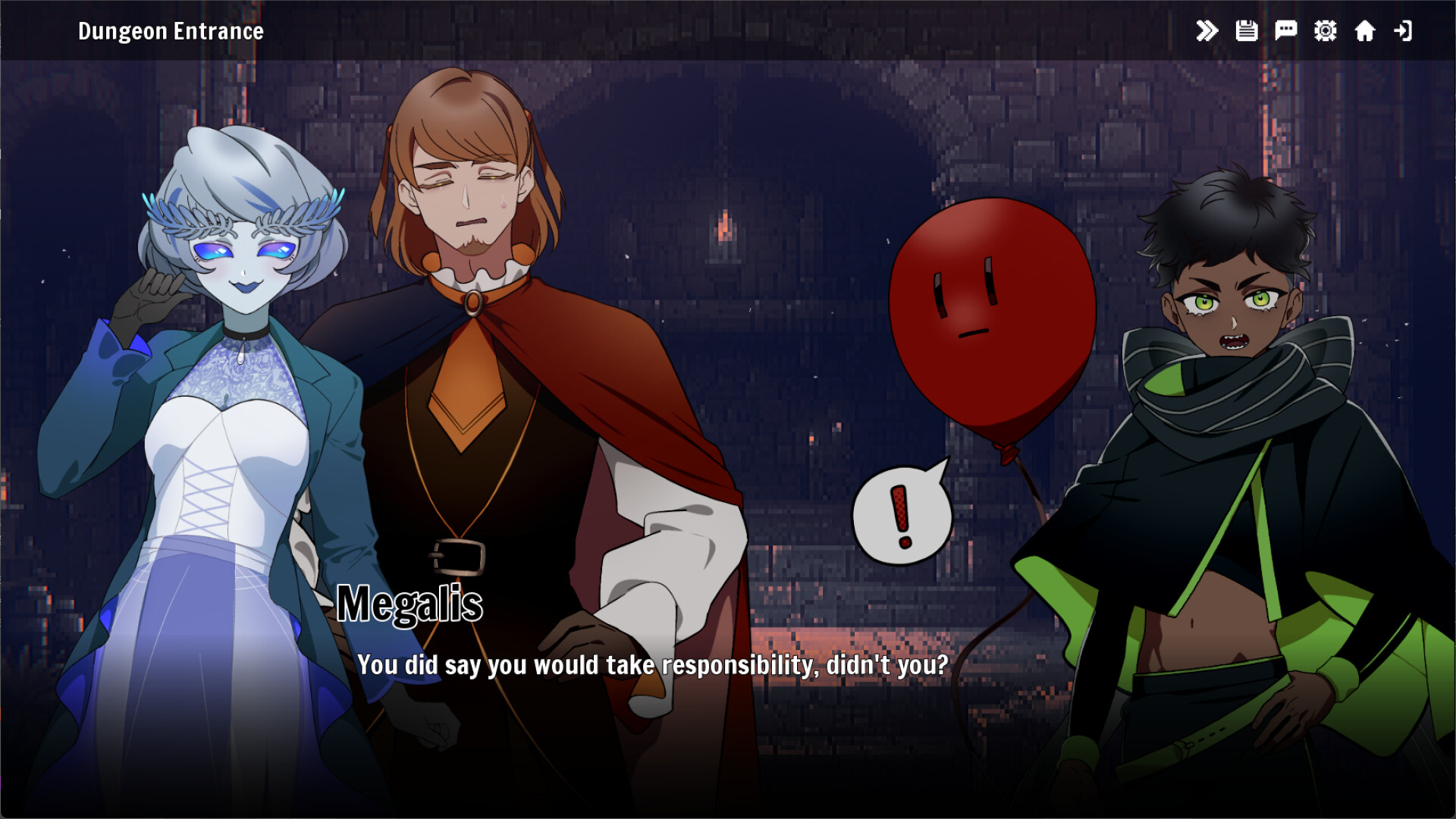Open the save menu via floppy disk icon

tap(1247, 30)
